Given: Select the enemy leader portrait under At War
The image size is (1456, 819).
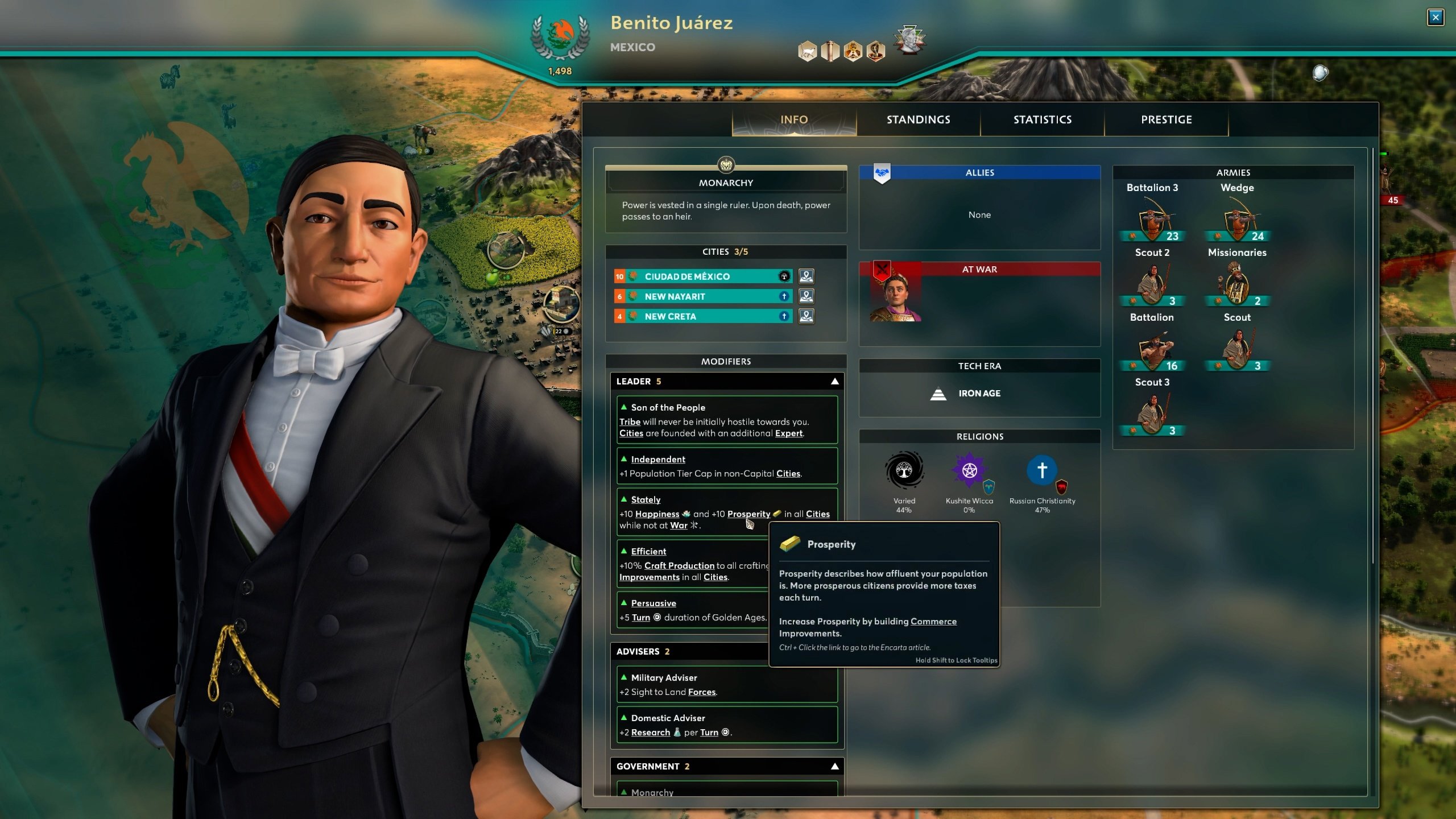Looking at the screenshot, I should tap(895, 298).
